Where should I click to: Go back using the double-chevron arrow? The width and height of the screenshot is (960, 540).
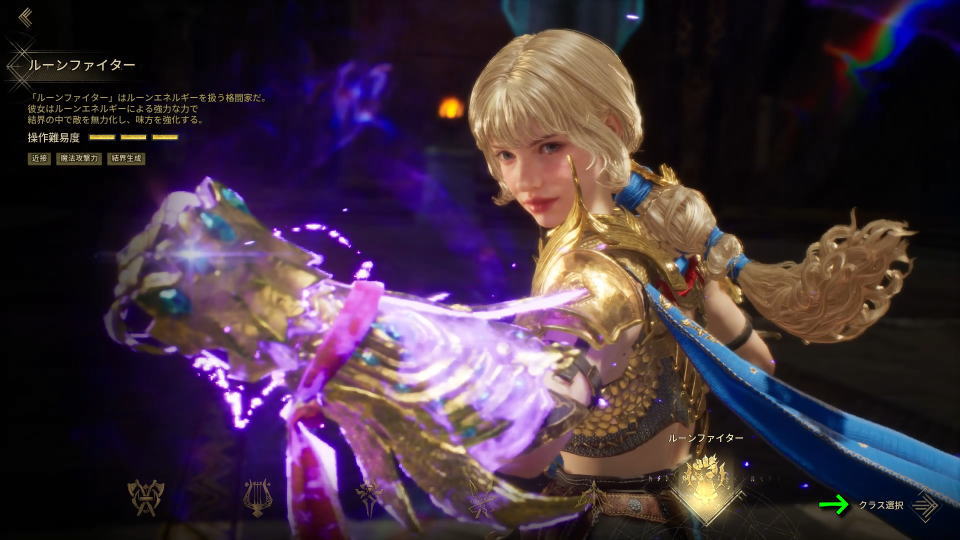pyautogui.click(x=24, y=17)
